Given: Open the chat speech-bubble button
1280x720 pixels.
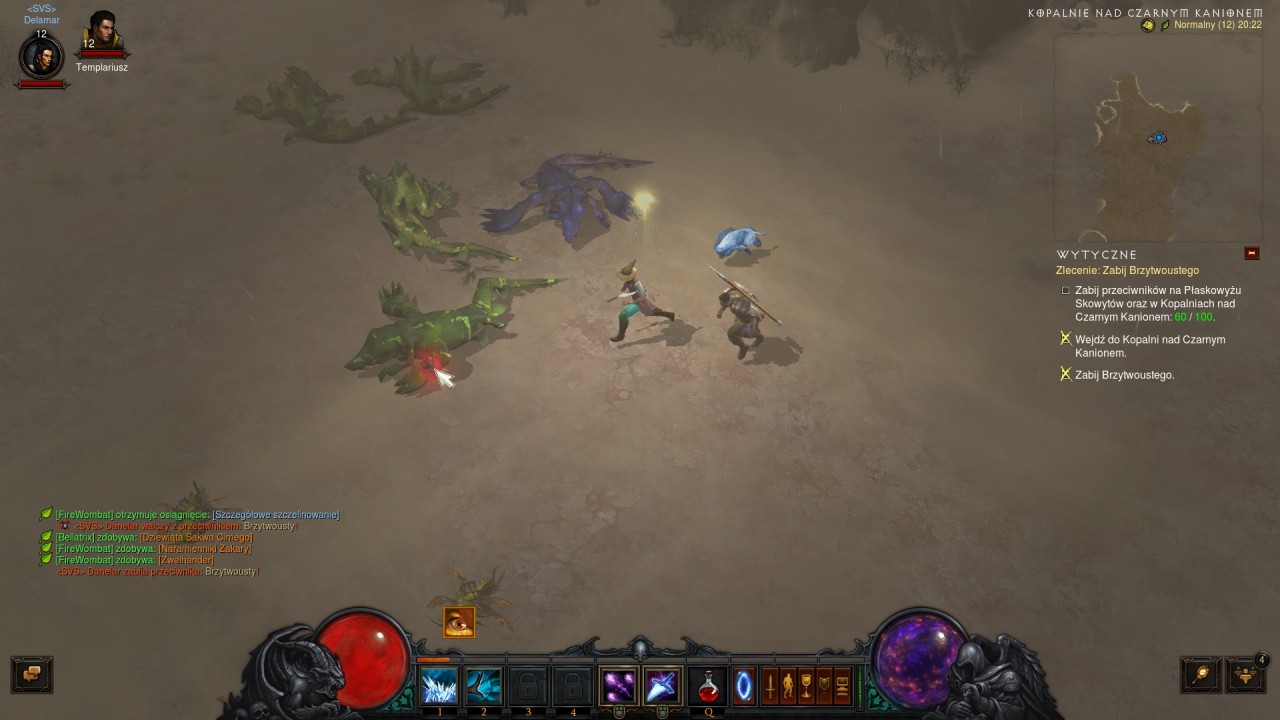Looking at the screenshot, I should pos(32,674).
